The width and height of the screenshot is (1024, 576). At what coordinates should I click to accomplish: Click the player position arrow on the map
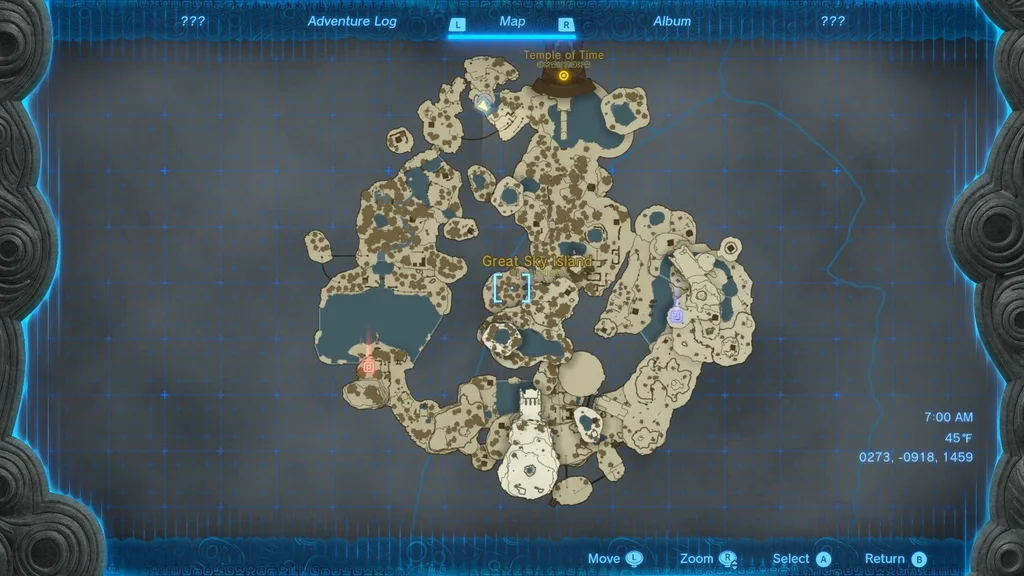click(x=484, y=102)
